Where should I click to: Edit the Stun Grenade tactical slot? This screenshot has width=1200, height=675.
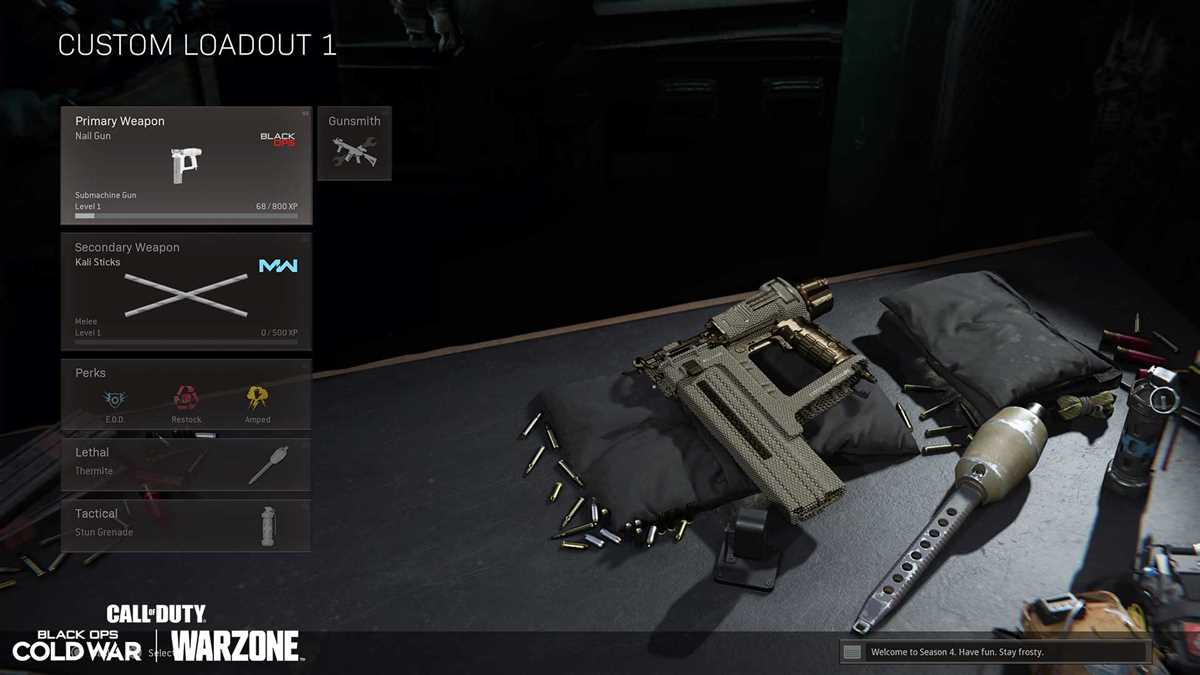[186, 525]
